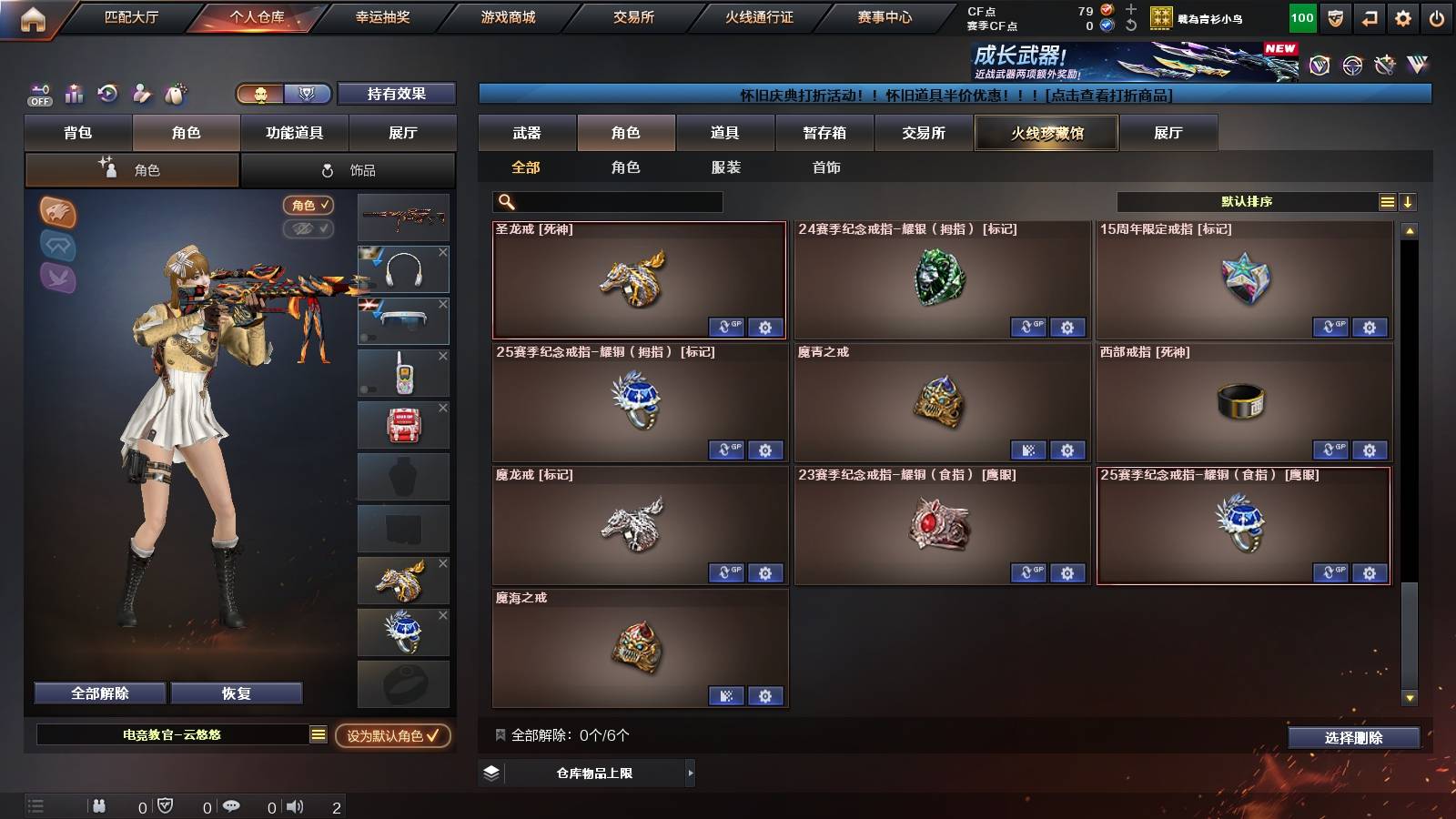Open 游戏商城 from the top menu
Screen dimensions: 1456x819
coord(508,16)
